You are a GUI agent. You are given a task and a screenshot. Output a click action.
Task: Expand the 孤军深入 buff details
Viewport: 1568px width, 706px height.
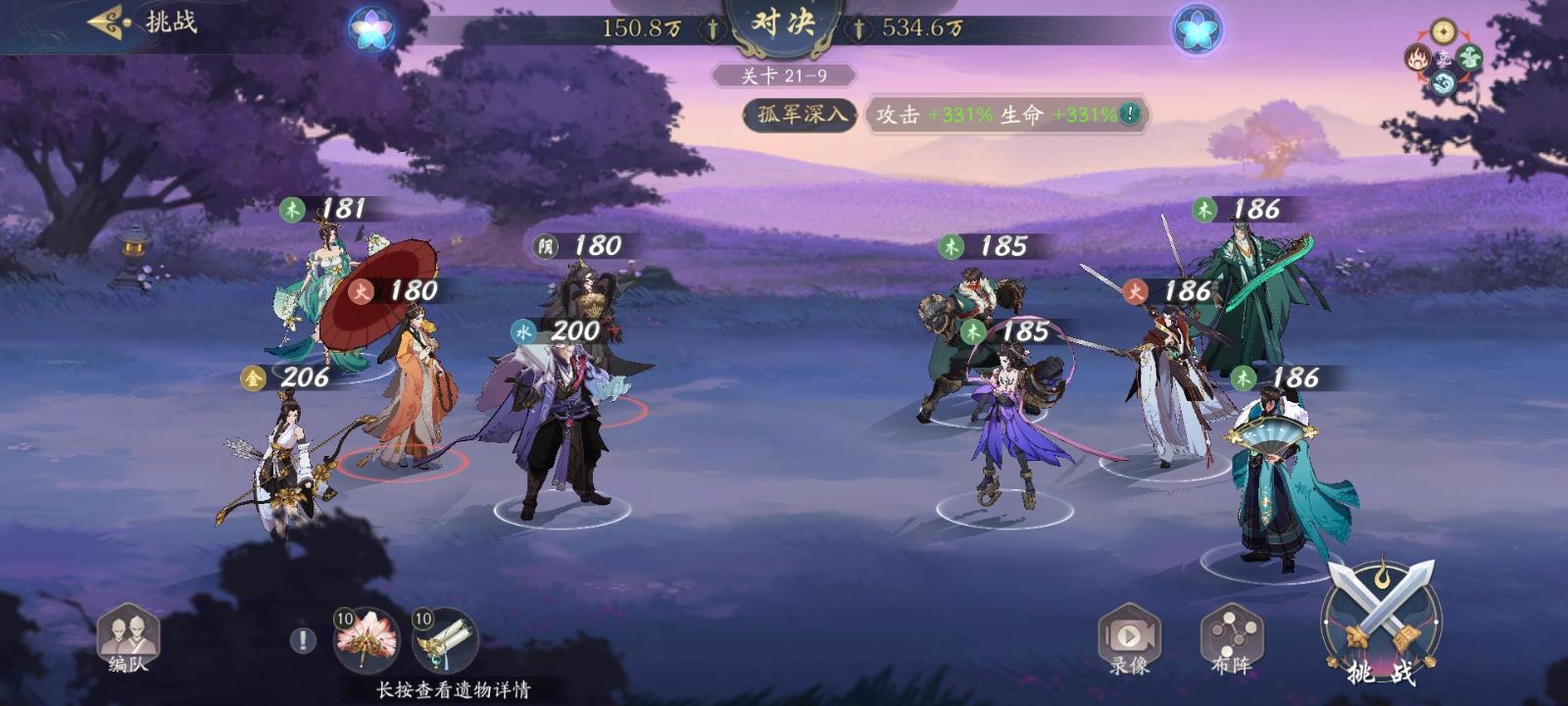799,115
